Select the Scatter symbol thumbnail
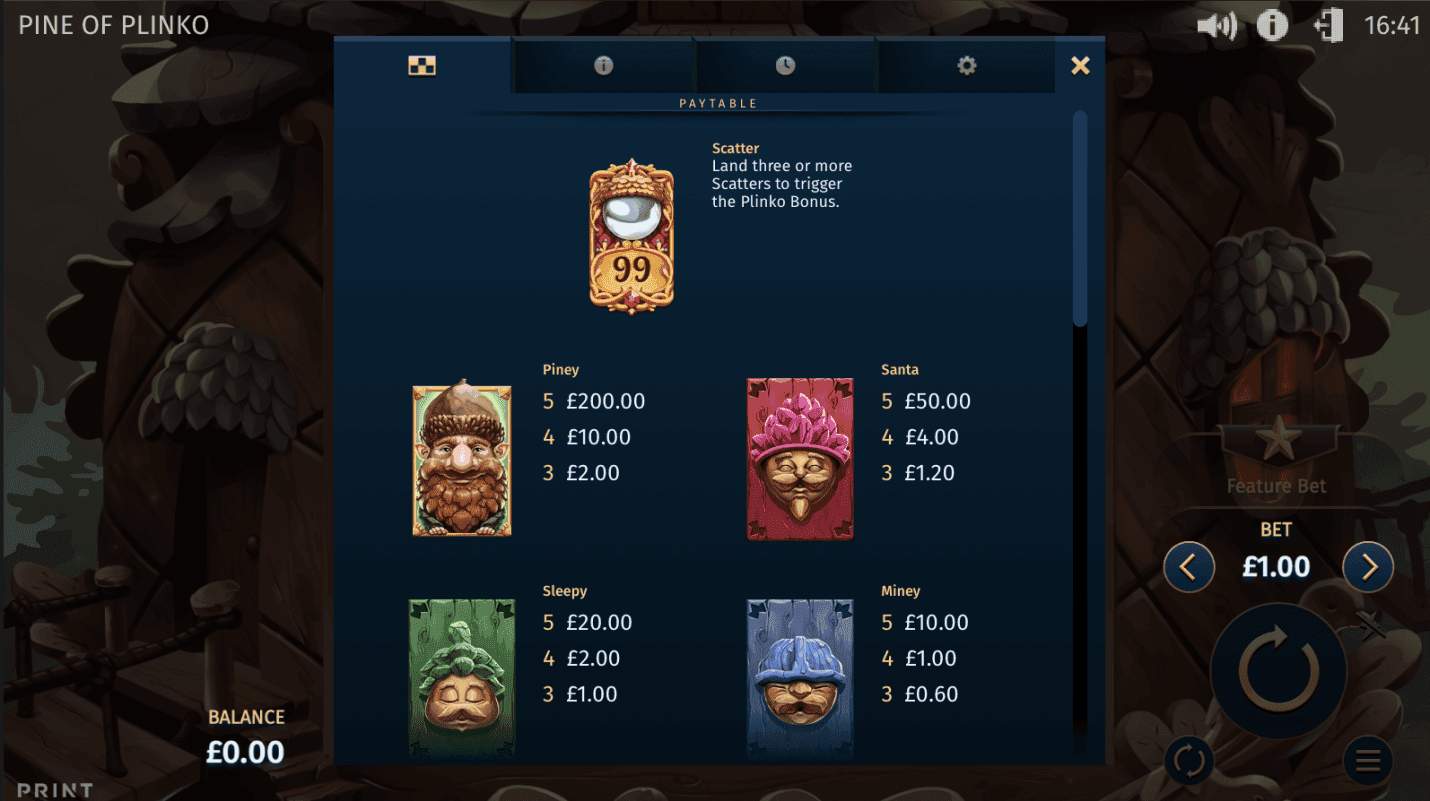This screenshot has height=801, width=1430. click(631, 234)
